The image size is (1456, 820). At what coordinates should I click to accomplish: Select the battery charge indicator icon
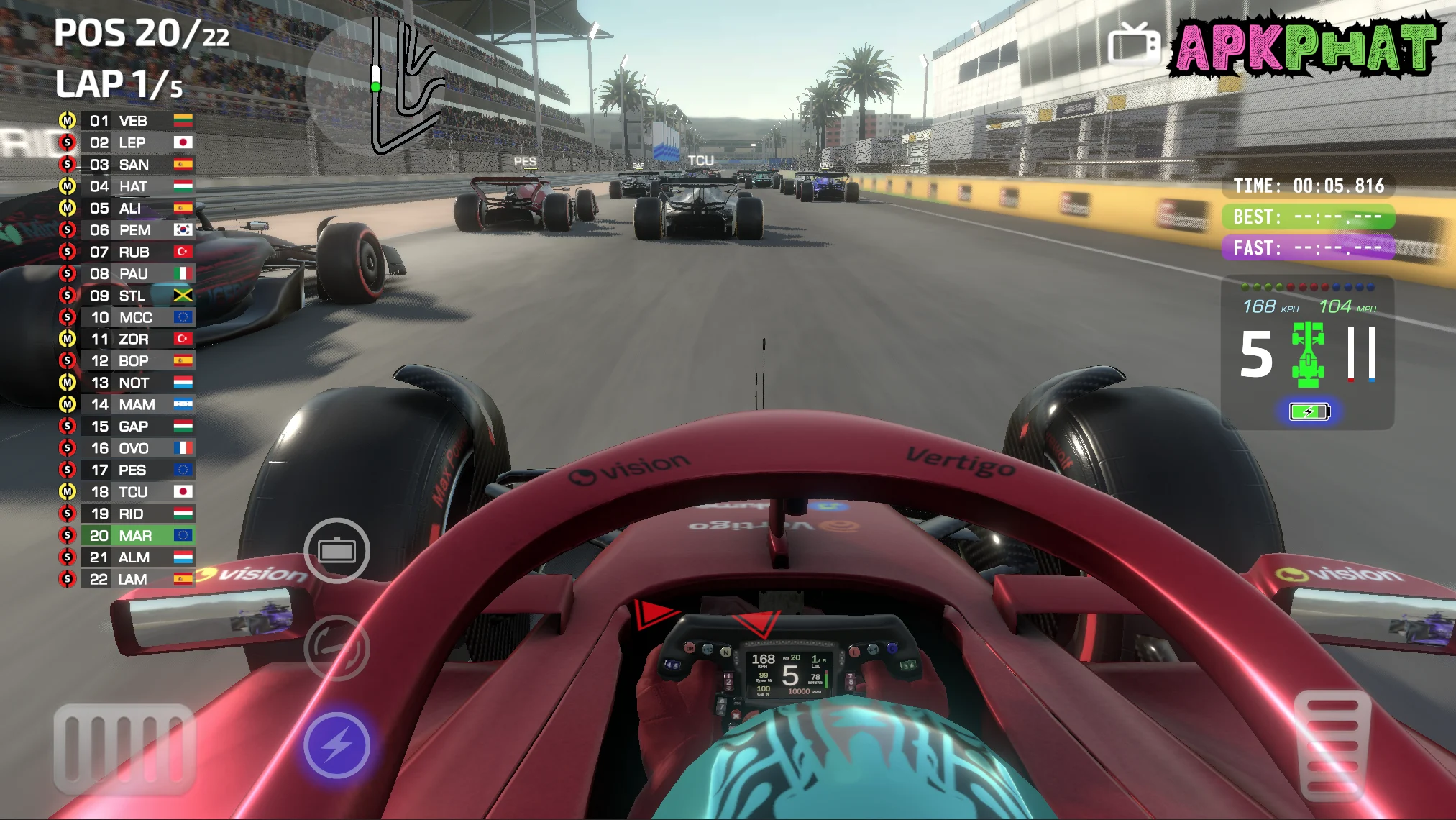pos(1309,411)
